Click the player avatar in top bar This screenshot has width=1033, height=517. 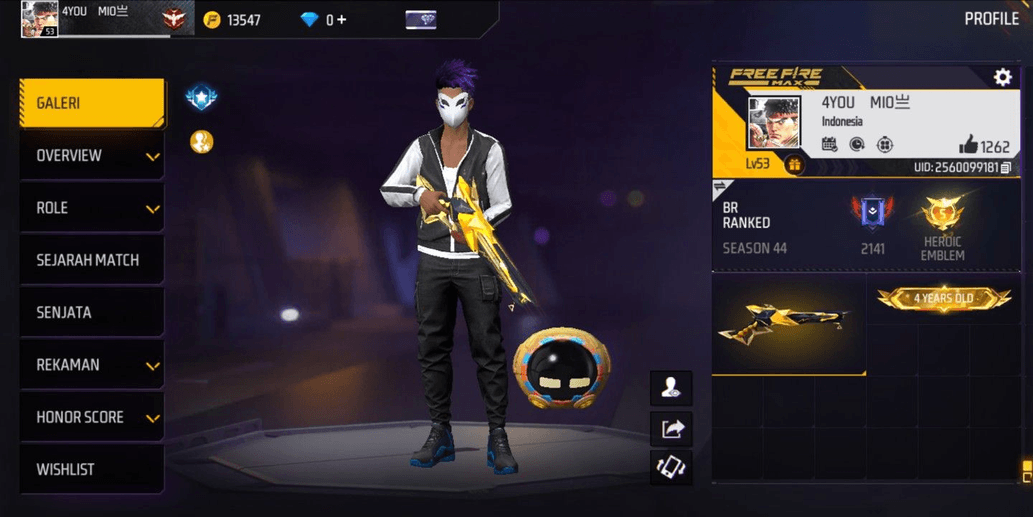[39, 19]
